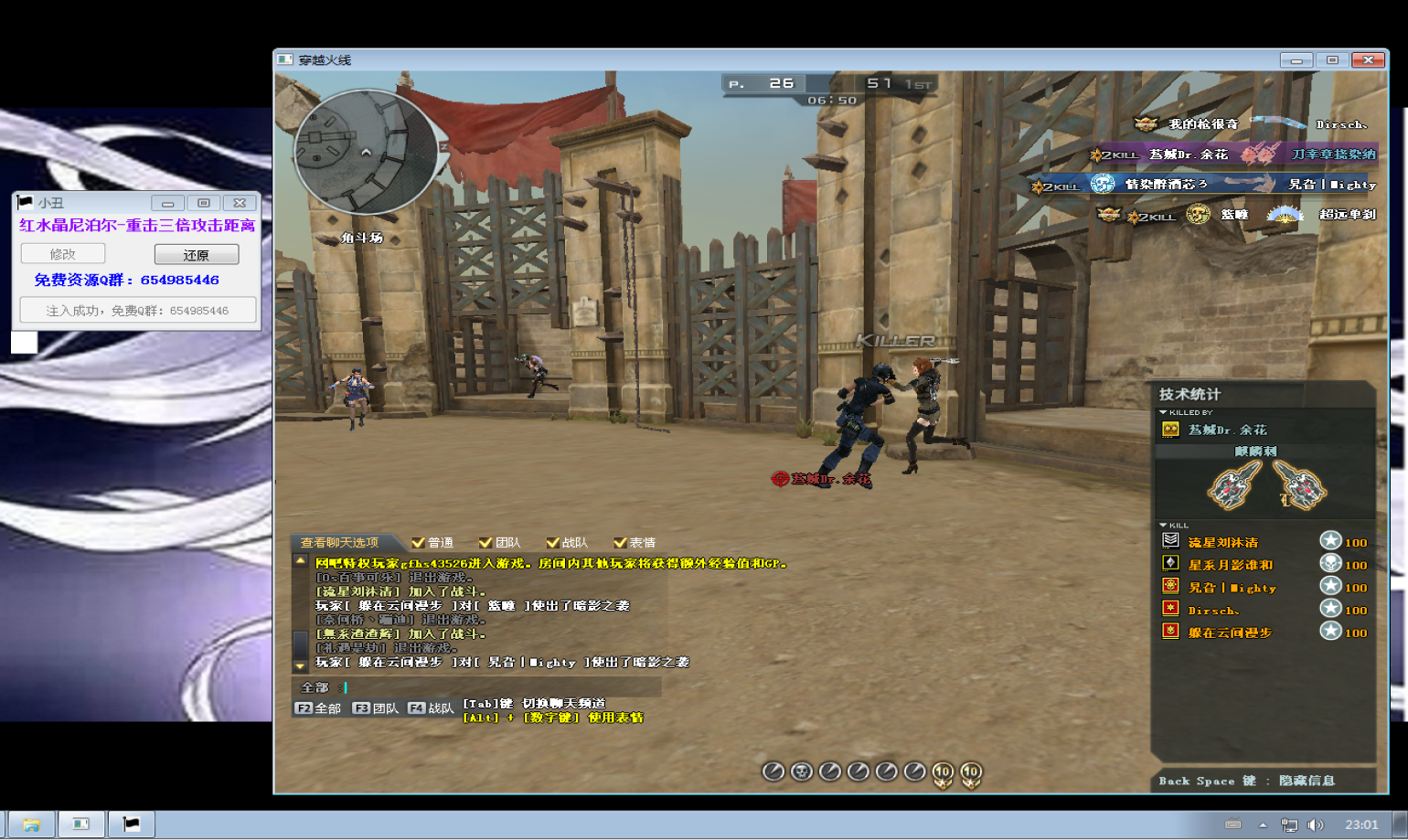Screen dimensions: 1408x840
Task: Click the 麒麟刺 weapon icon
Action: tap(1266, 484)
